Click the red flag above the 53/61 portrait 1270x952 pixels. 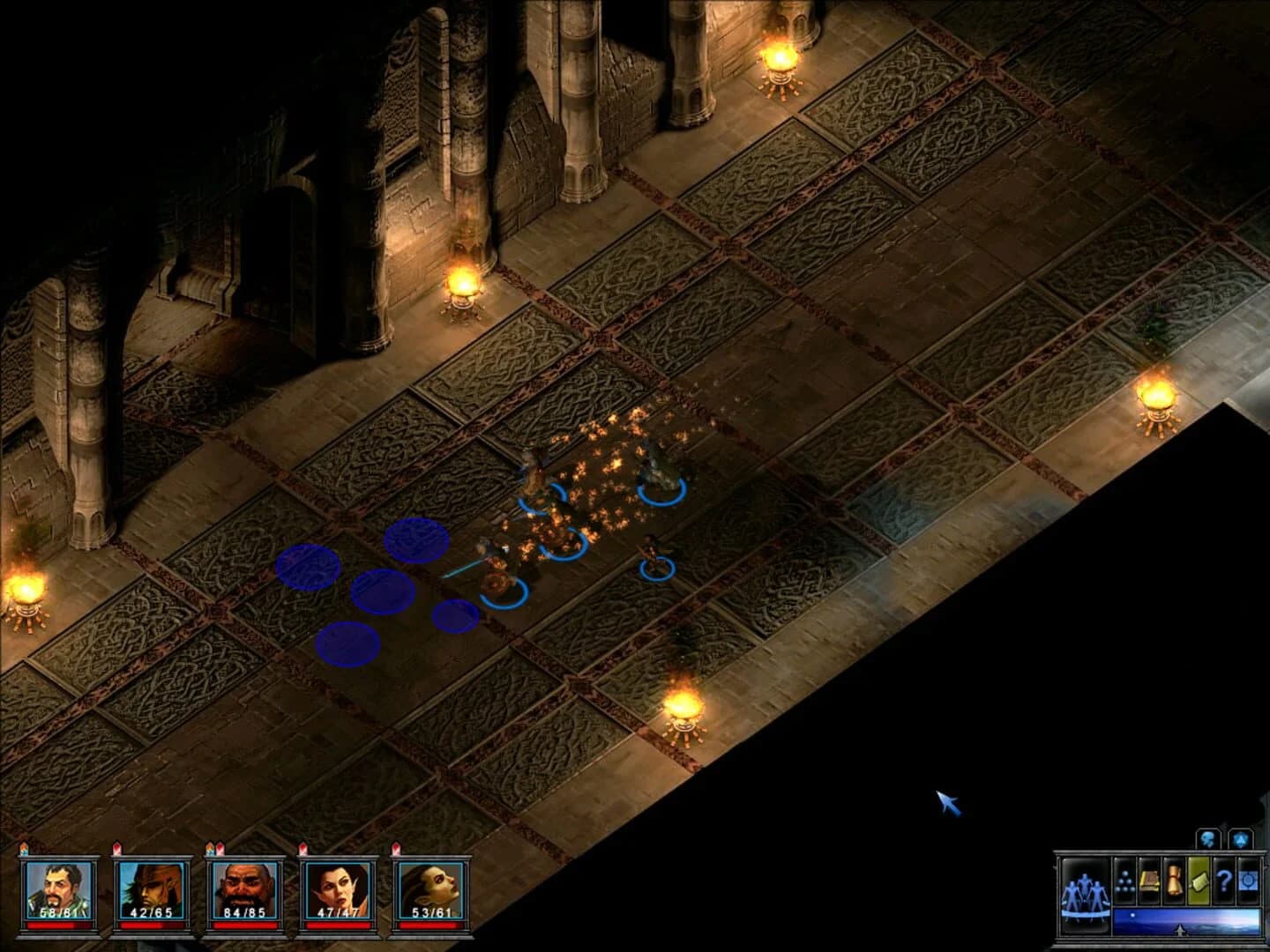click(x=398, y=847)
